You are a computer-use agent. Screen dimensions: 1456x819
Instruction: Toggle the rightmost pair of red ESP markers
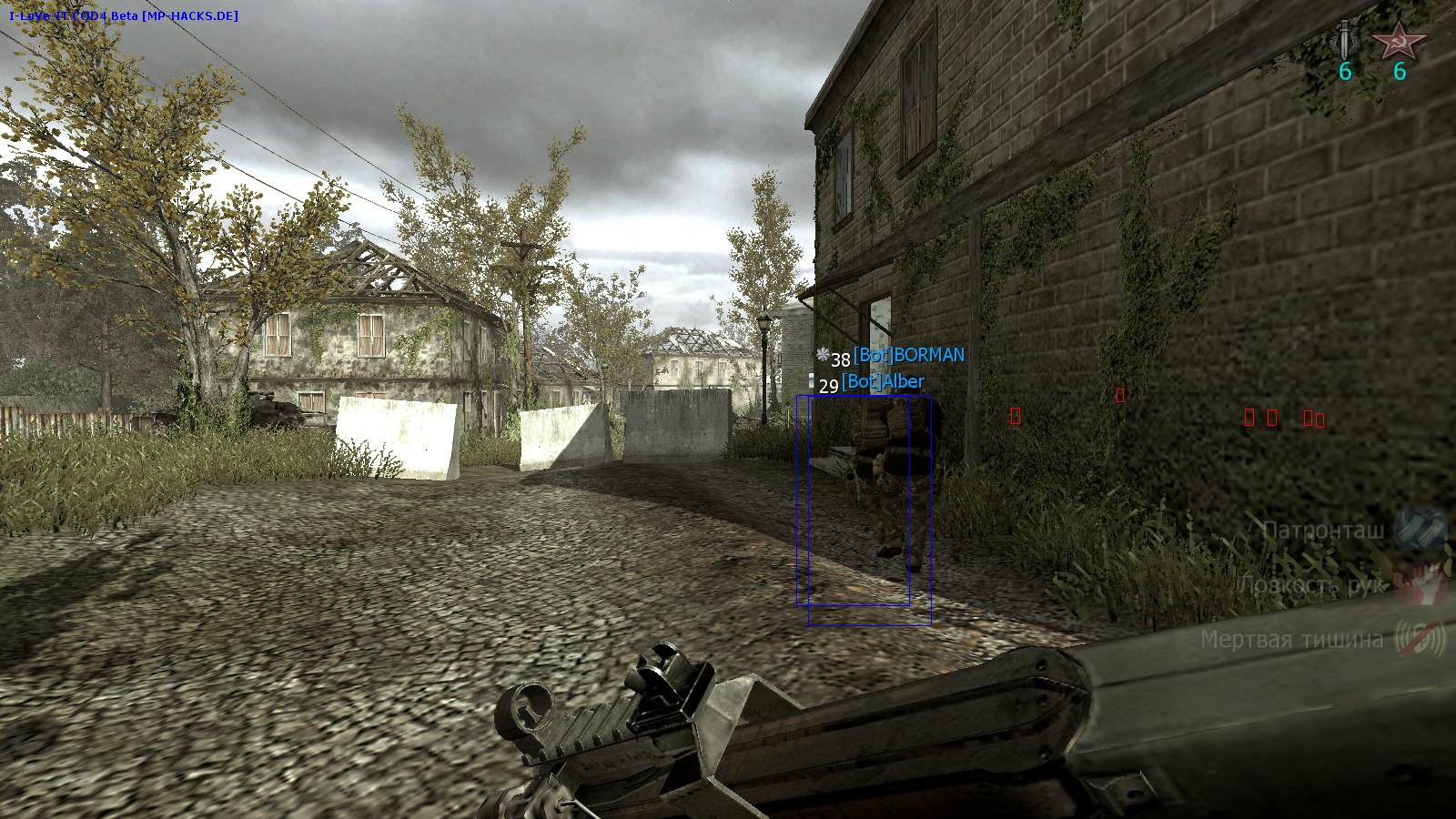[x=1313, y=420]
